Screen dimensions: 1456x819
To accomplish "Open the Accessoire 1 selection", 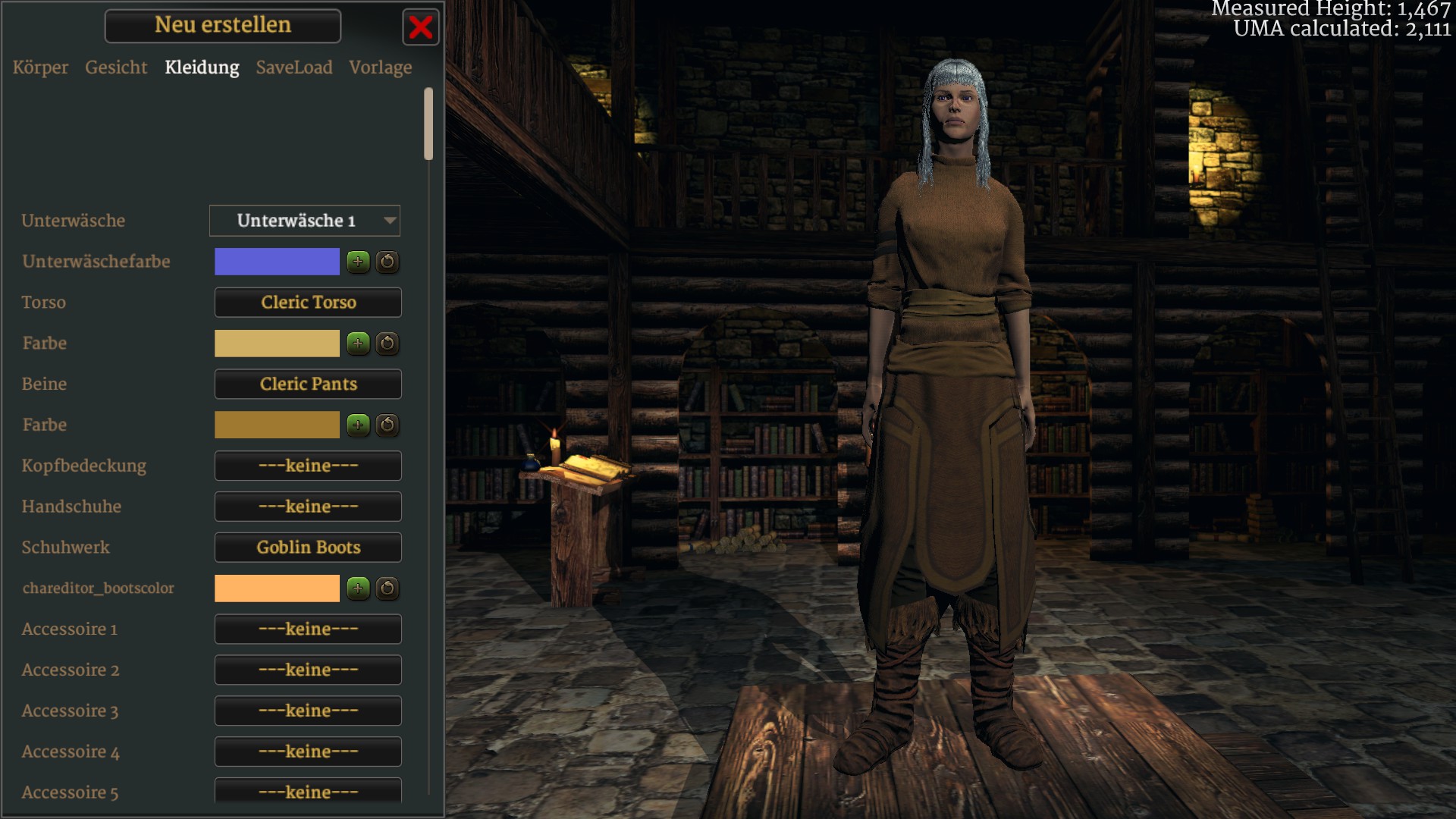I will tap(308, 629).
